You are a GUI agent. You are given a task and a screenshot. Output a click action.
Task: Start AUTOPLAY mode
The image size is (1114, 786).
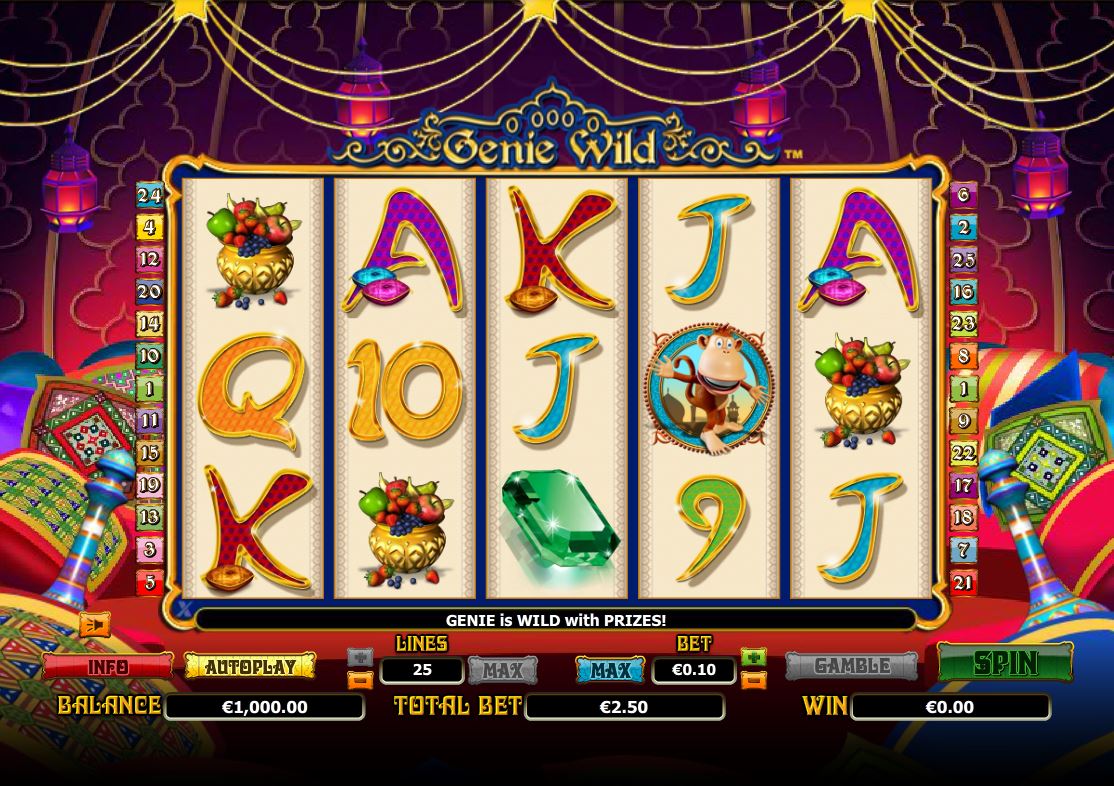click(250, 666)
